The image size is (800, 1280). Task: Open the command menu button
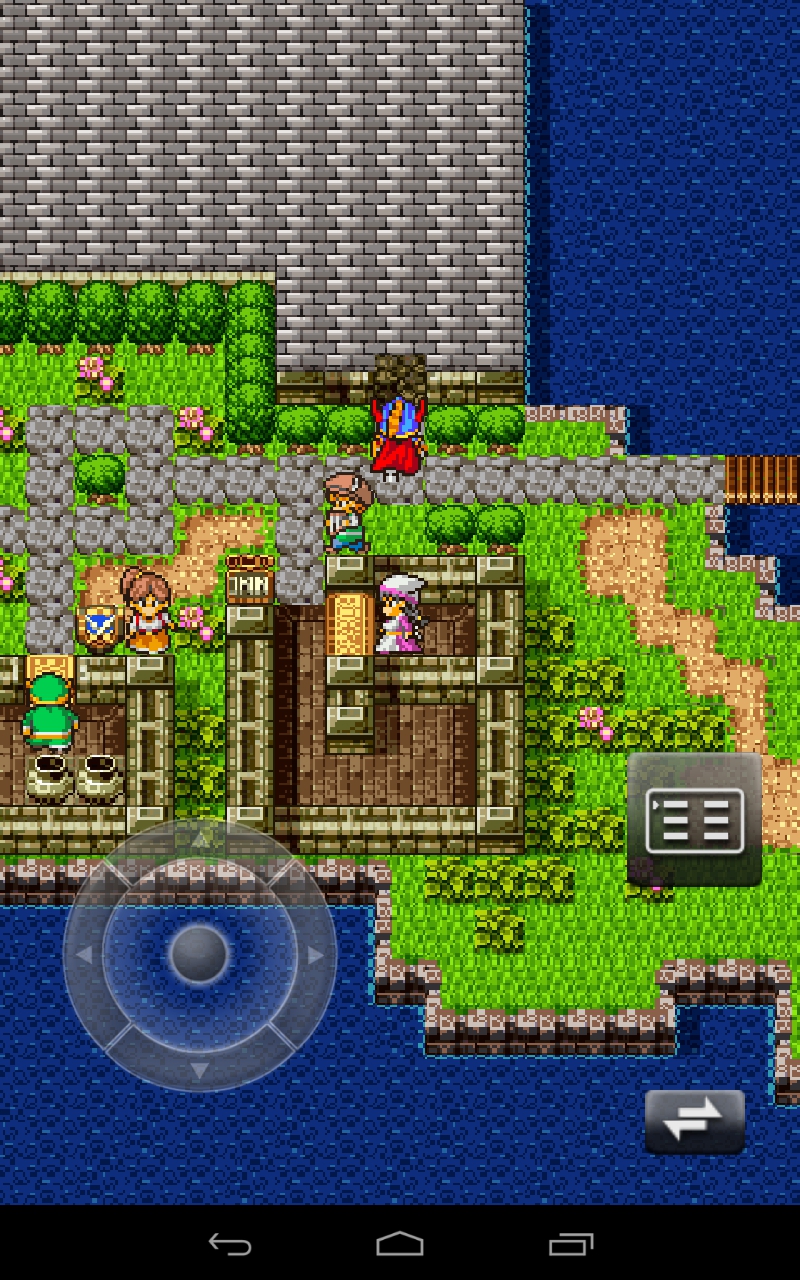pos(695,819)
